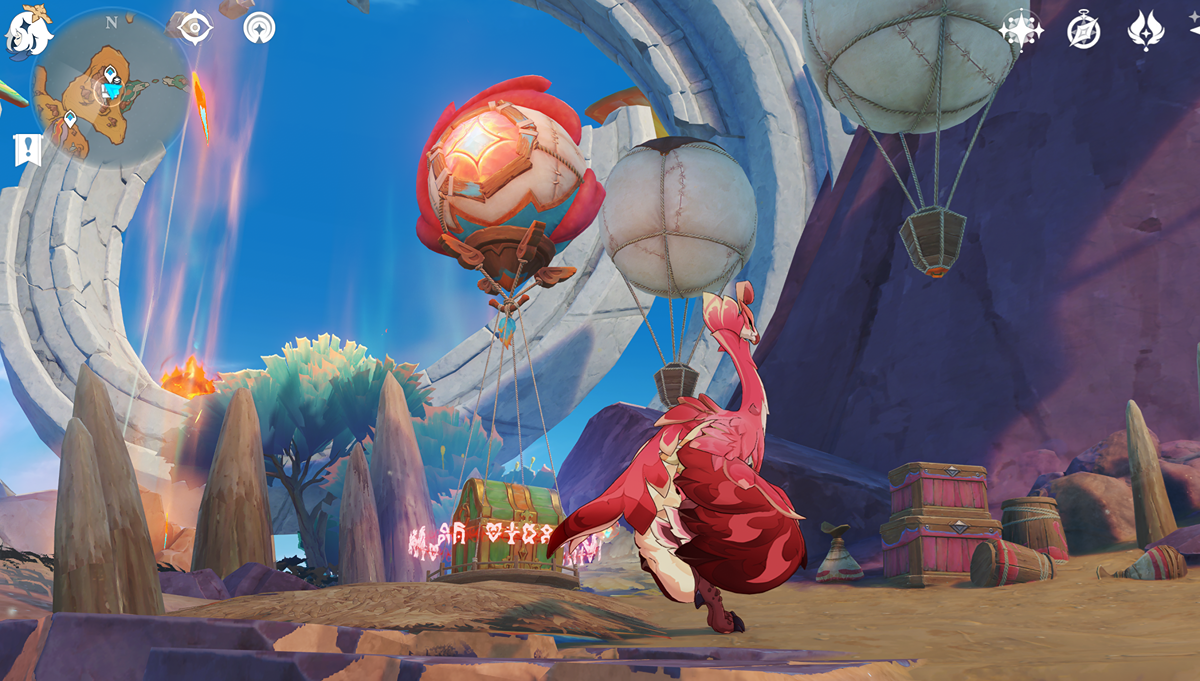Click the signal beacon icon beside the eye

coord(259,27)
